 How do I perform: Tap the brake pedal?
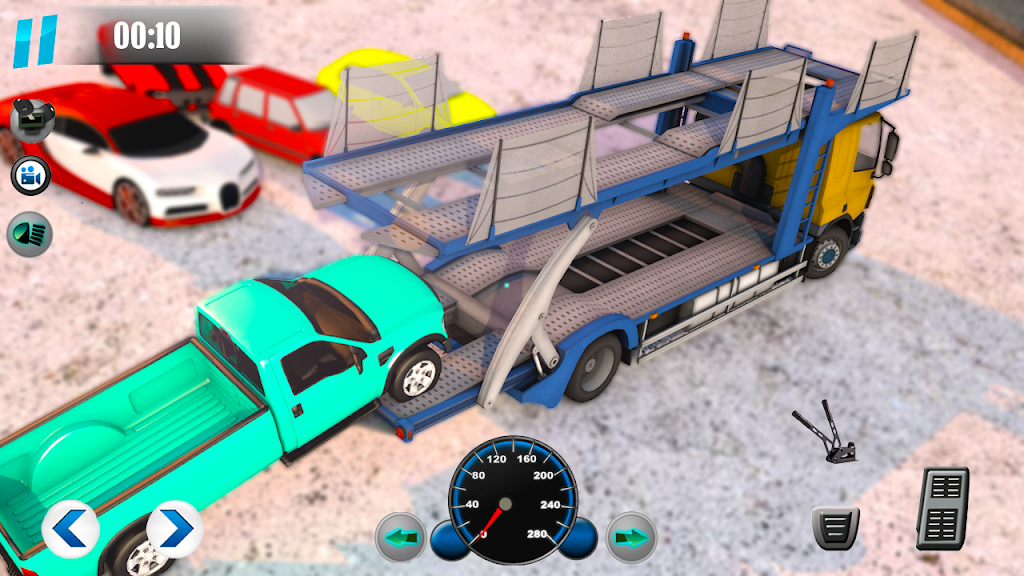click(x=835, y=527)
